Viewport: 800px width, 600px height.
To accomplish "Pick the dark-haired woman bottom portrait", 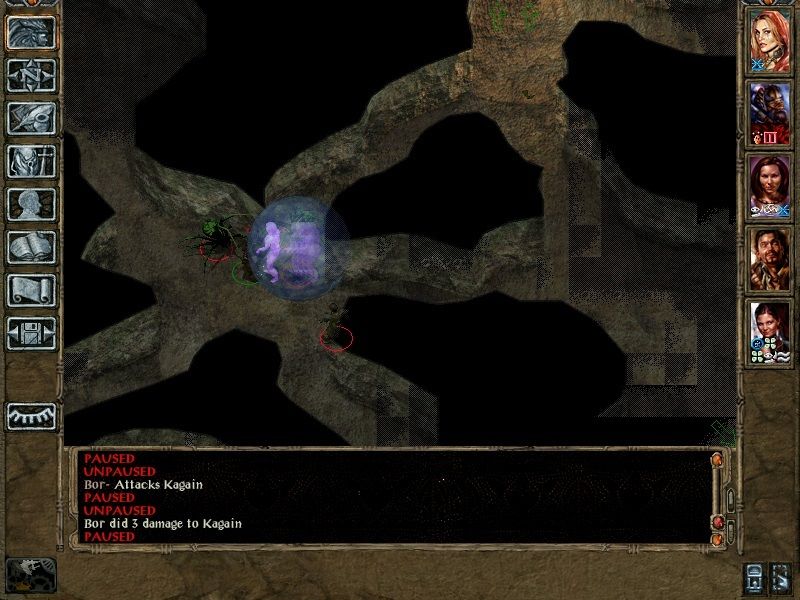I will [x=770, y=330].
